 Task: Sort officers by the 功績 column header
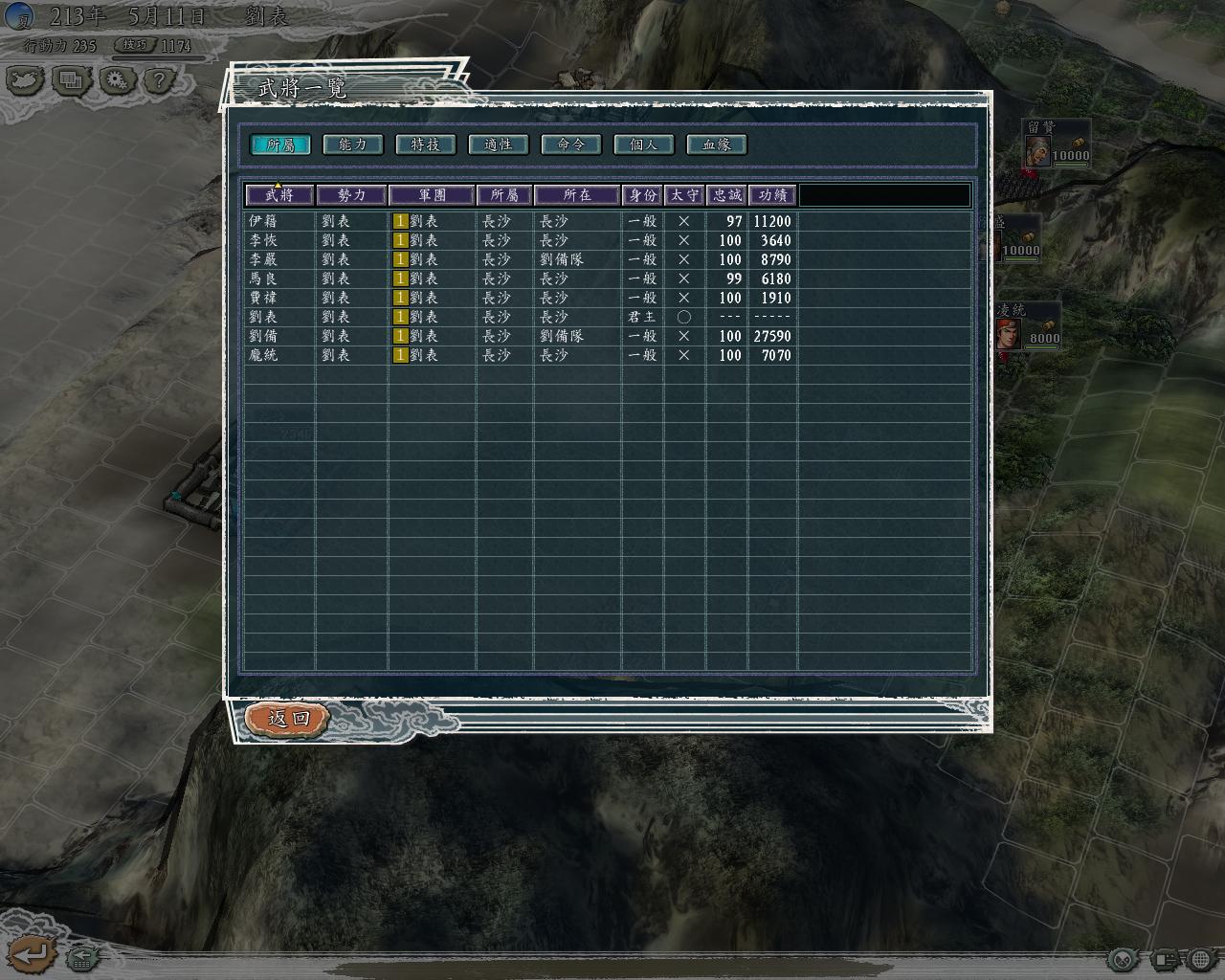pos(772,195)
